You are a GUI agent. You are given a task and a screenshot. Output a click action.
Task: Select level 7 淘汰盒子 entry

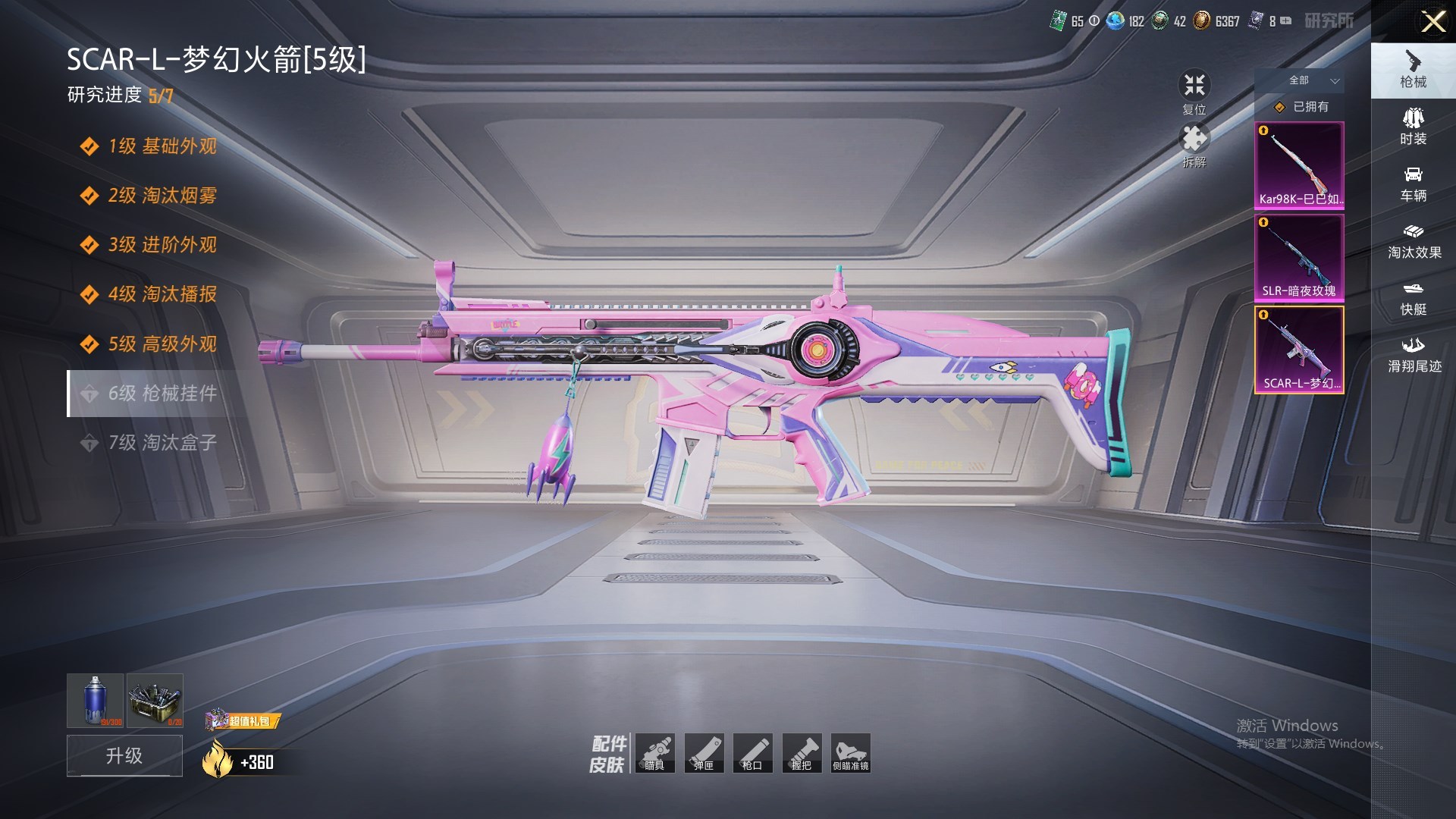162,443
